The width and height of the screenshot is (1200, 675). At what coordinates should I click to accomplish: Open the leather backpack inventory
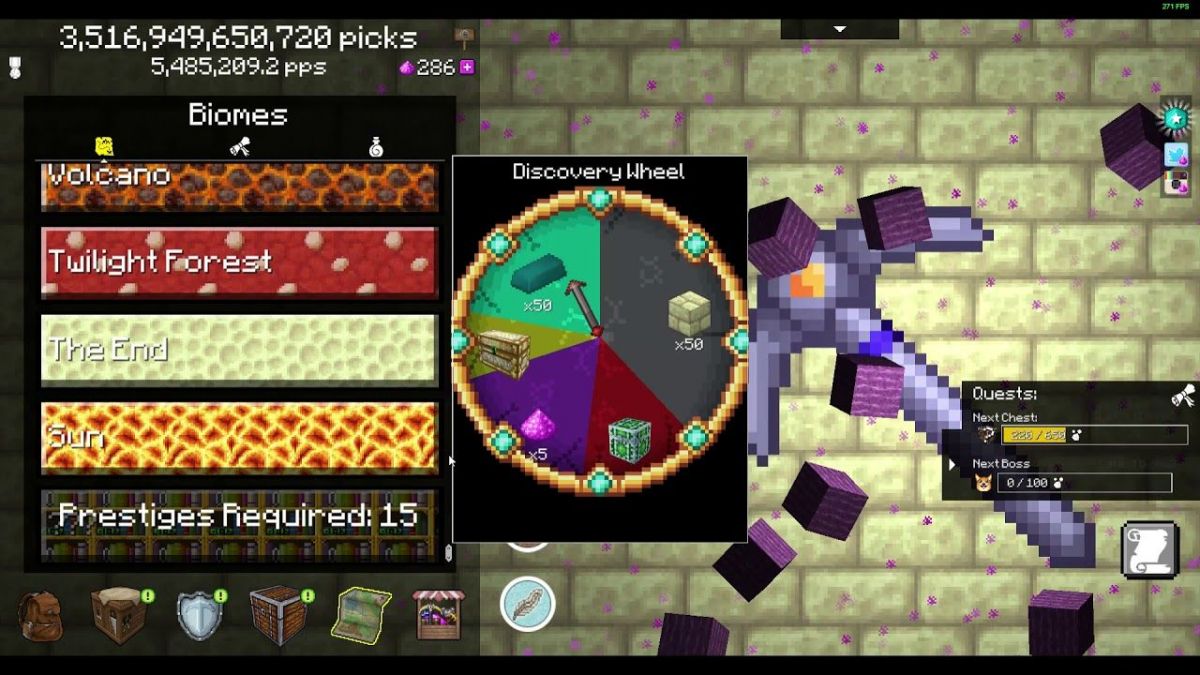point(40,614)
